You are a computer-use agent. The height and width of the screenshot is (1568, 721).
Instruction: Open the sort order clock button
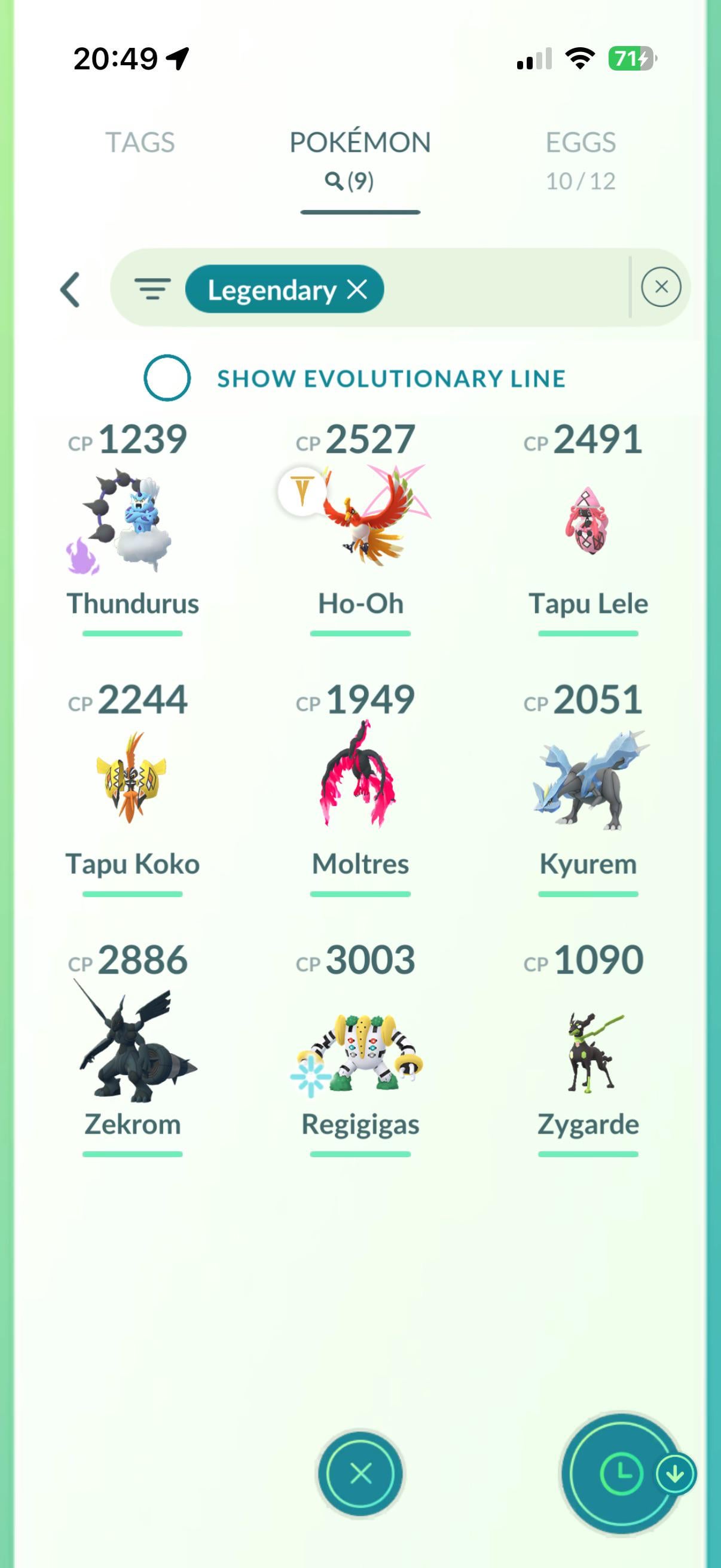click(x=621, y=1474)
